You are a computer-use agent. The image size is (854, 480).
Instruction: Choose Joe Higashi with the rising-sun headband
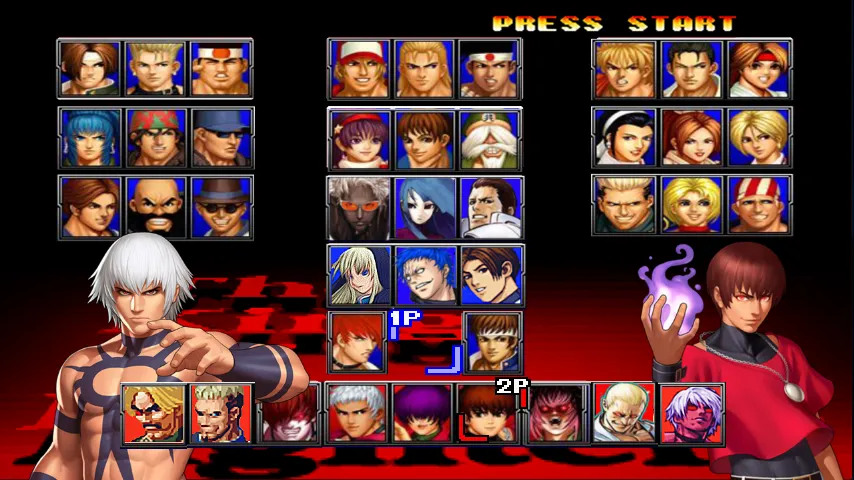pos(491,69)
